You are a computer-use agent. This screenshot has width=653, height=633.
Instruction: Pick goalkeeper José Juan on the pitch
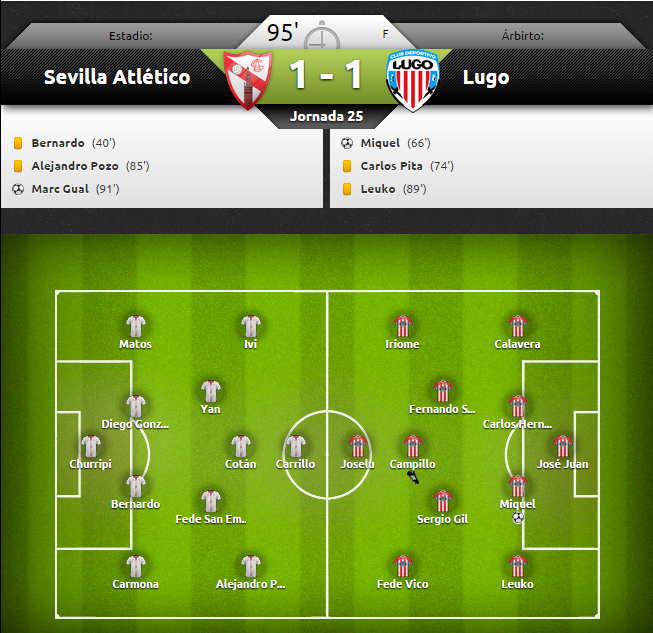(x=562, y=446)
